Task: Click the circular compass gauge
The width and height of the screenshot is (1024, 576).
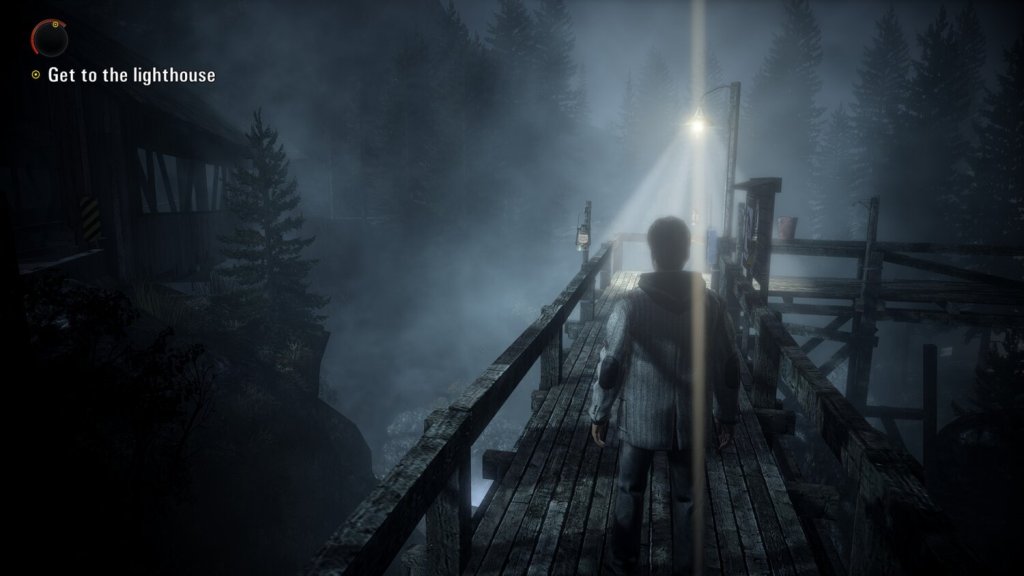Action: [x=49, y=38]
